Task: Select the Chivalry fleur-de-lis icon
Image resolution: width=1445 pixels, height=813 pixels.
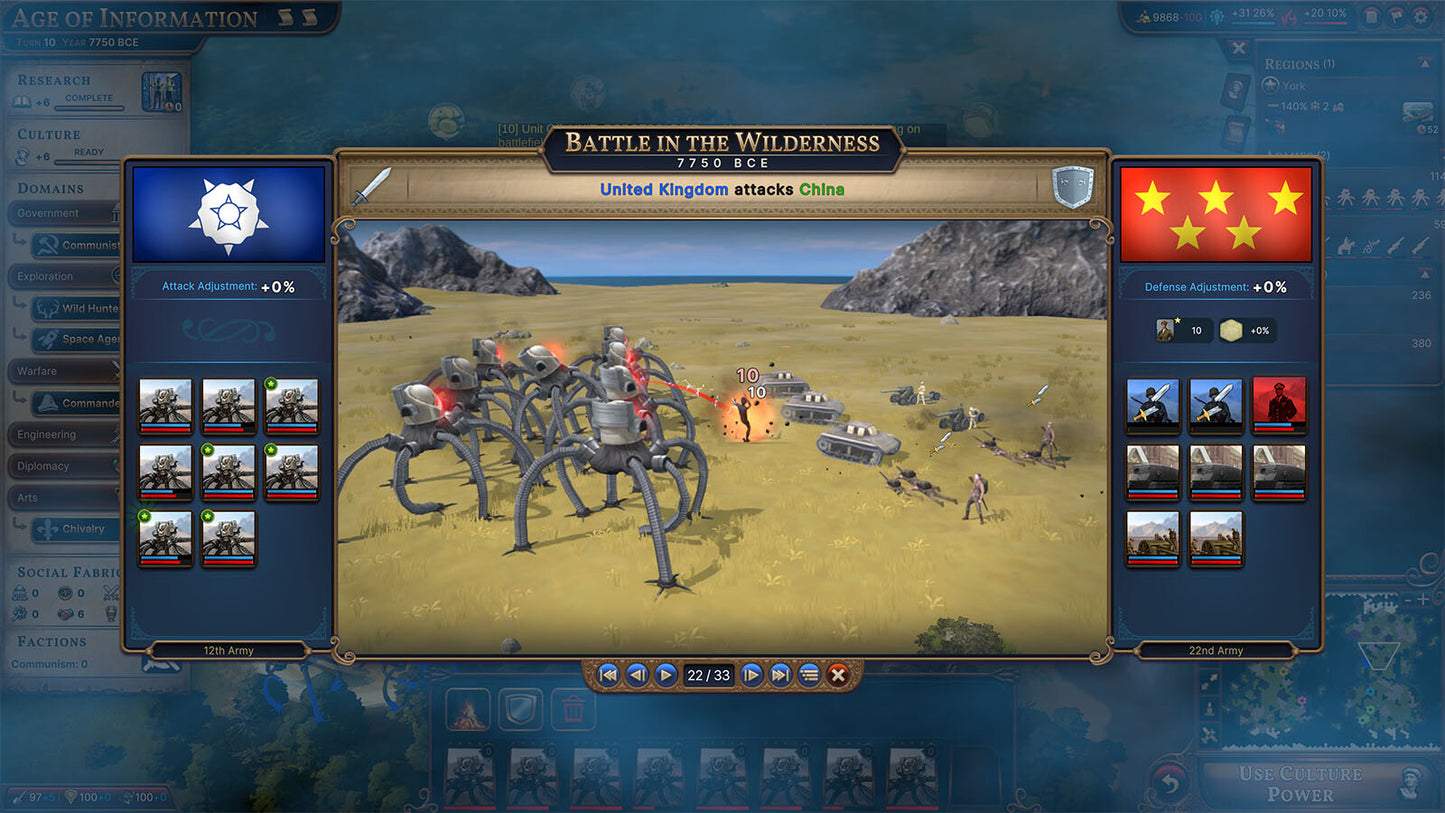Action: pyautogui.click(x=46, y=527)
